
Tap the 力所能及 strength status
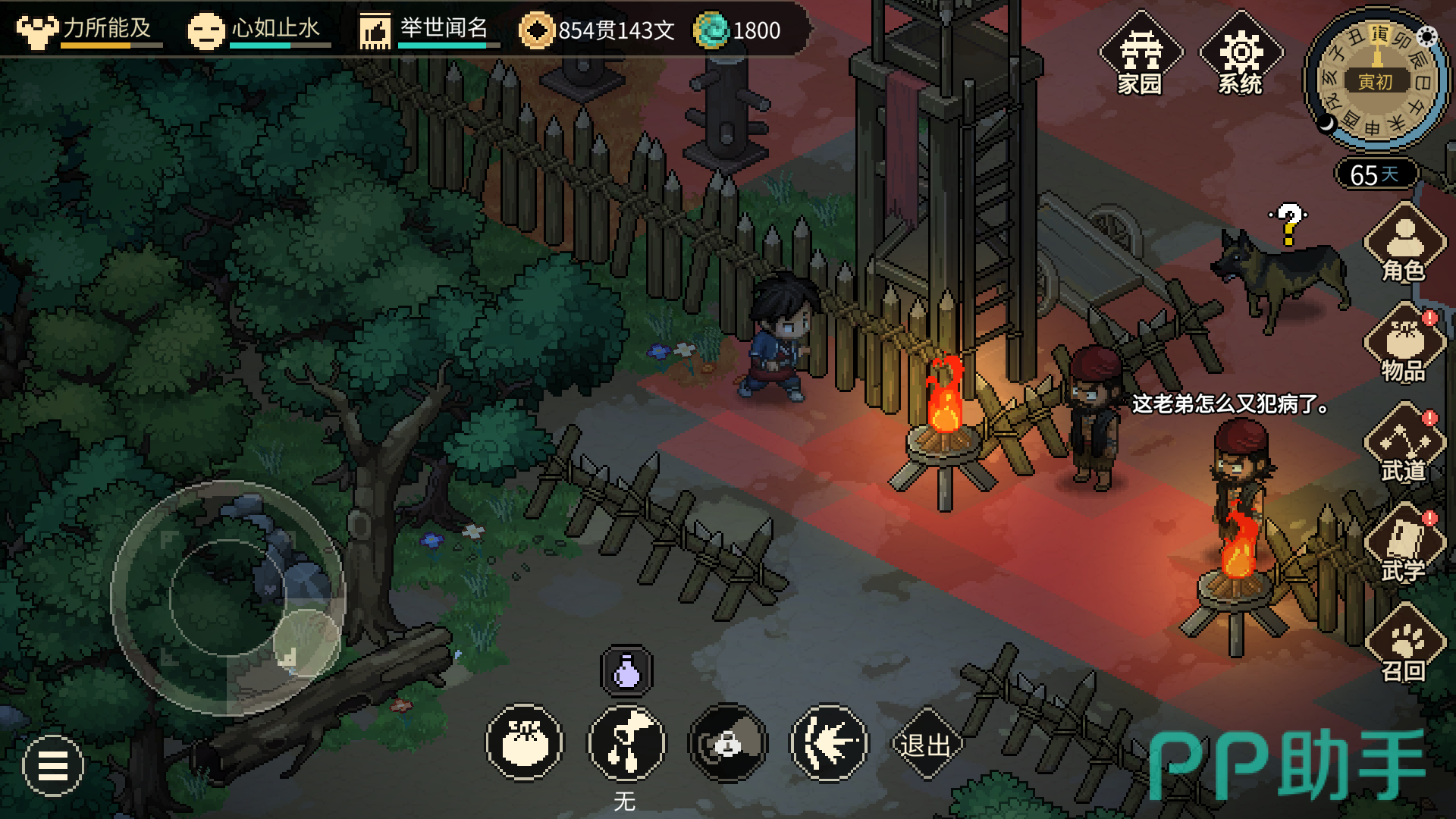tap(89, 30)
